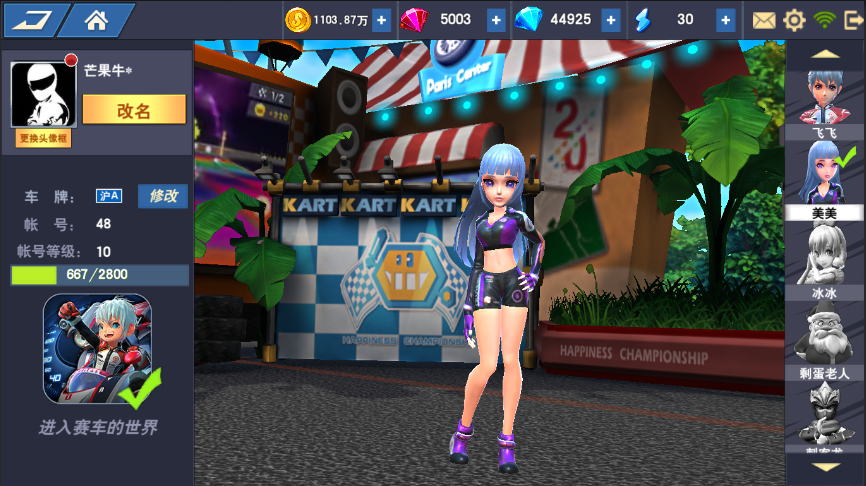Click the 改名 rename button
Image resolution: width=866 pixels, height=486 pixels.
134,110
